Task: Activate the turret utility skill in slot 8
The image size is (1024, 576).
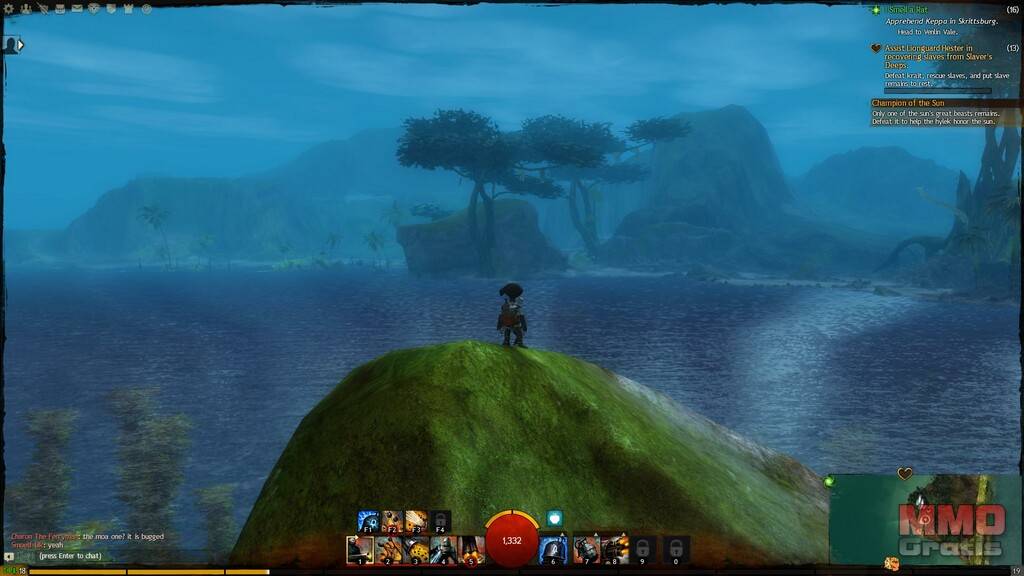Action: coord(615,550)
